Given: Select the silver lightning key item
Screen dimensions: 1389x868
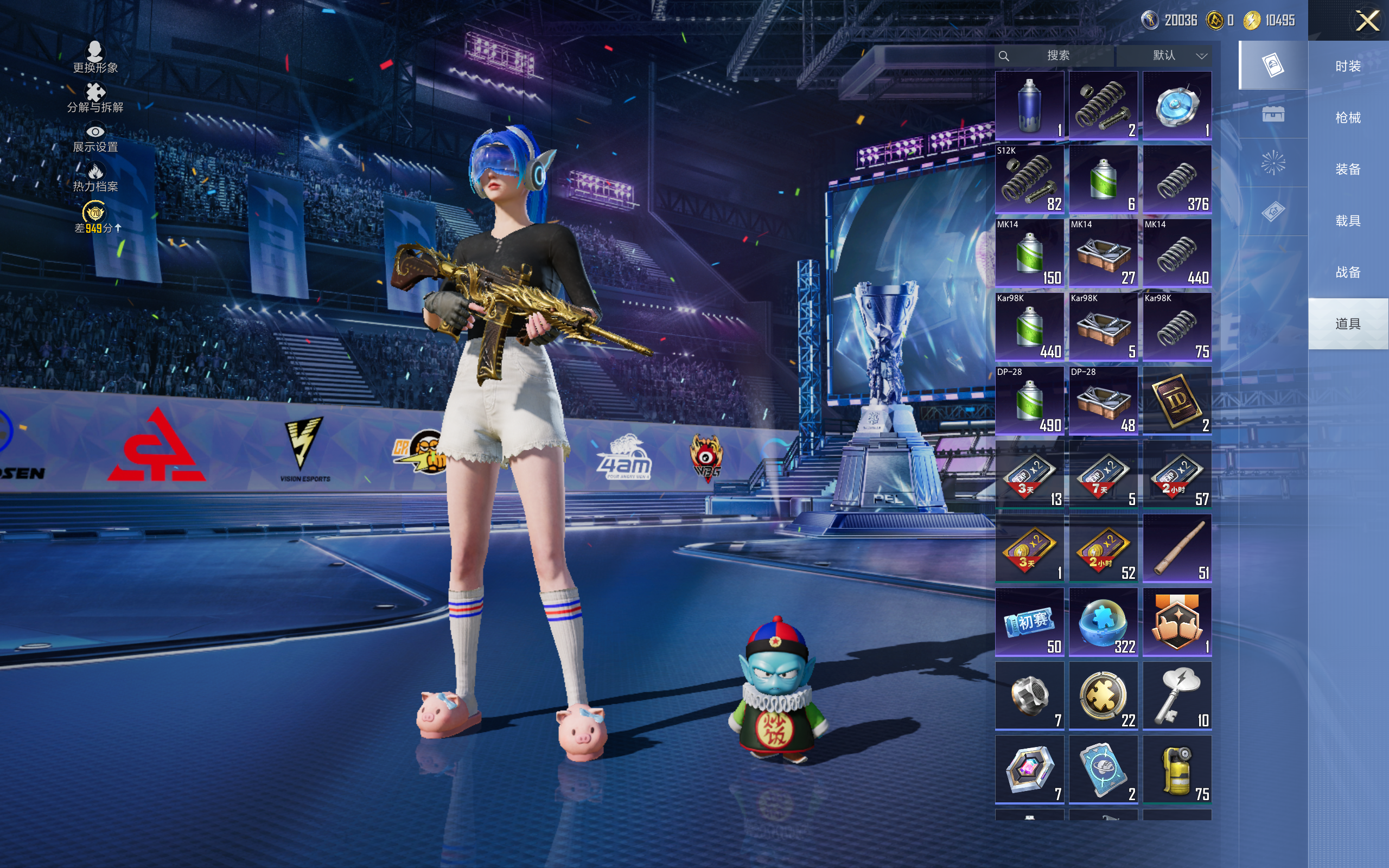Looking at the screenshot, I should (1177, 695).
